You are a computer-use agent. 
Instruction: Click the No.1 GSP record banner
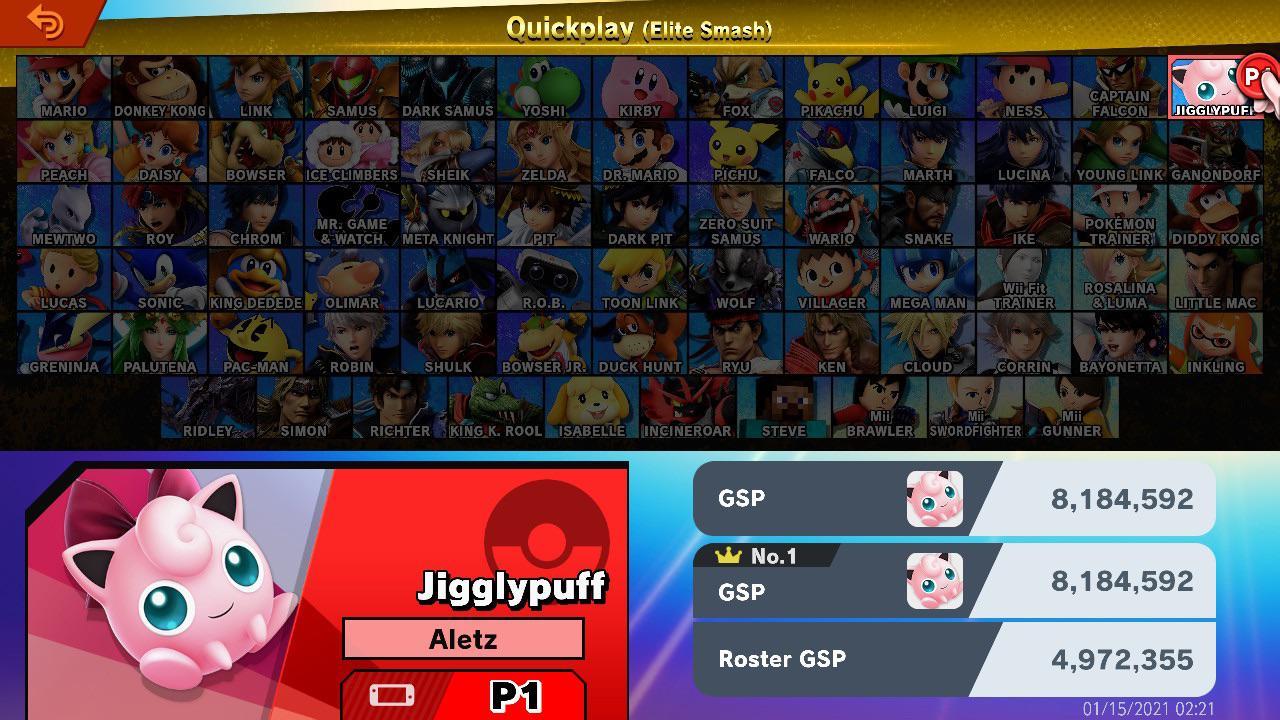[950, 580]
